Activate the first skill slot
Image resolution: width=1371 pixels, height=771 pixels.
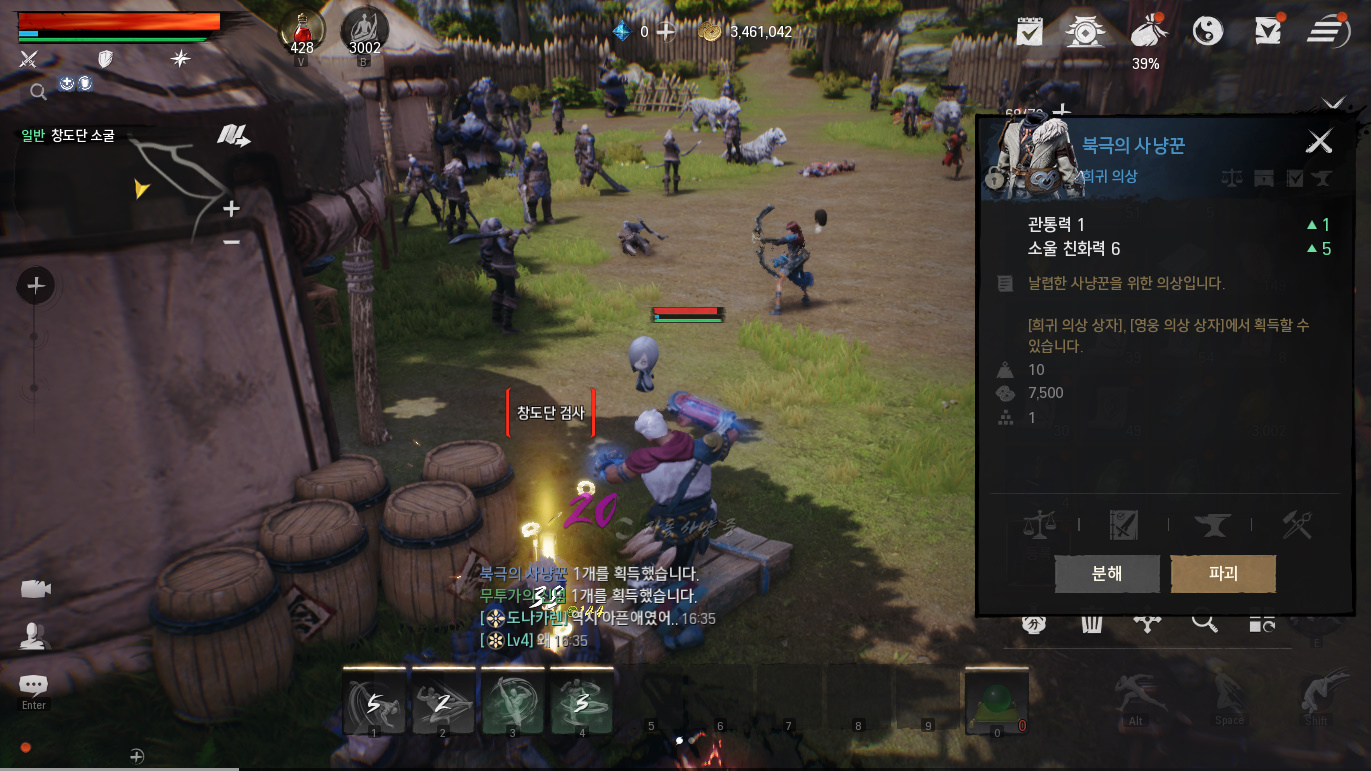tap(374, 701)
